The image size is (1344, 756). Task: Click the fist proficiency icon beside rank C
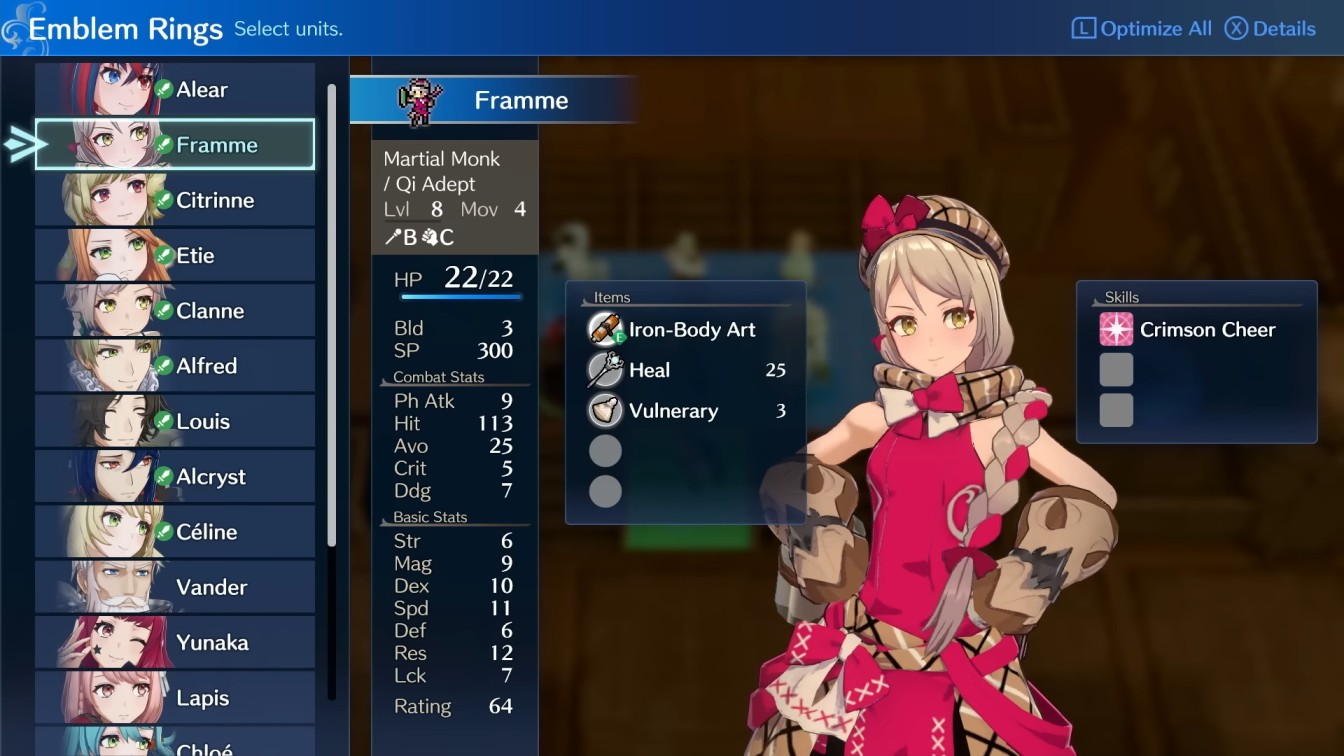(x=429, y=238)
